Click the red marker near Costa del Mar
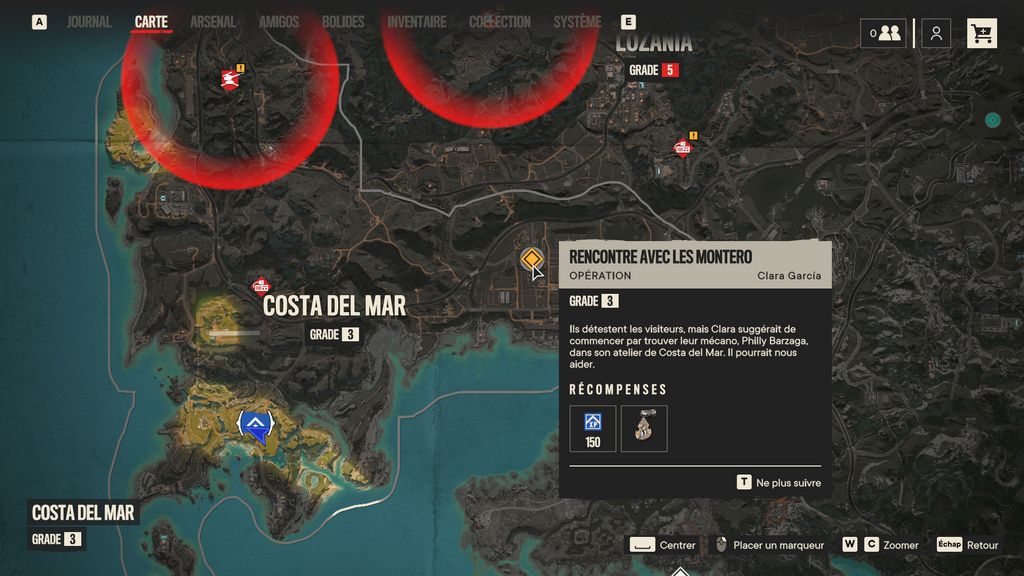 (x=261, y=288)
